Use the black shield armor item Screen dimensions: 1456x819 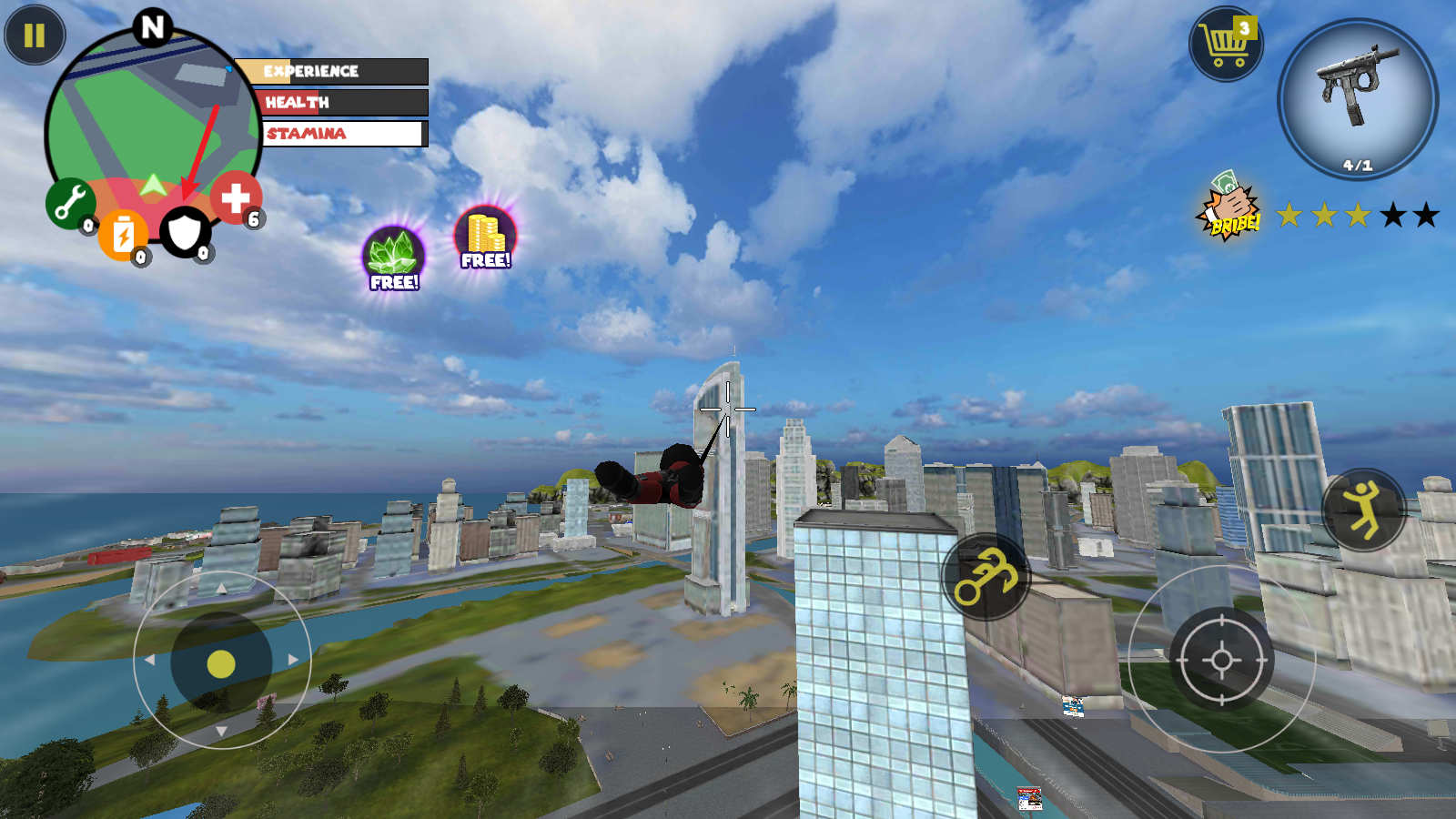click(185, 232)
